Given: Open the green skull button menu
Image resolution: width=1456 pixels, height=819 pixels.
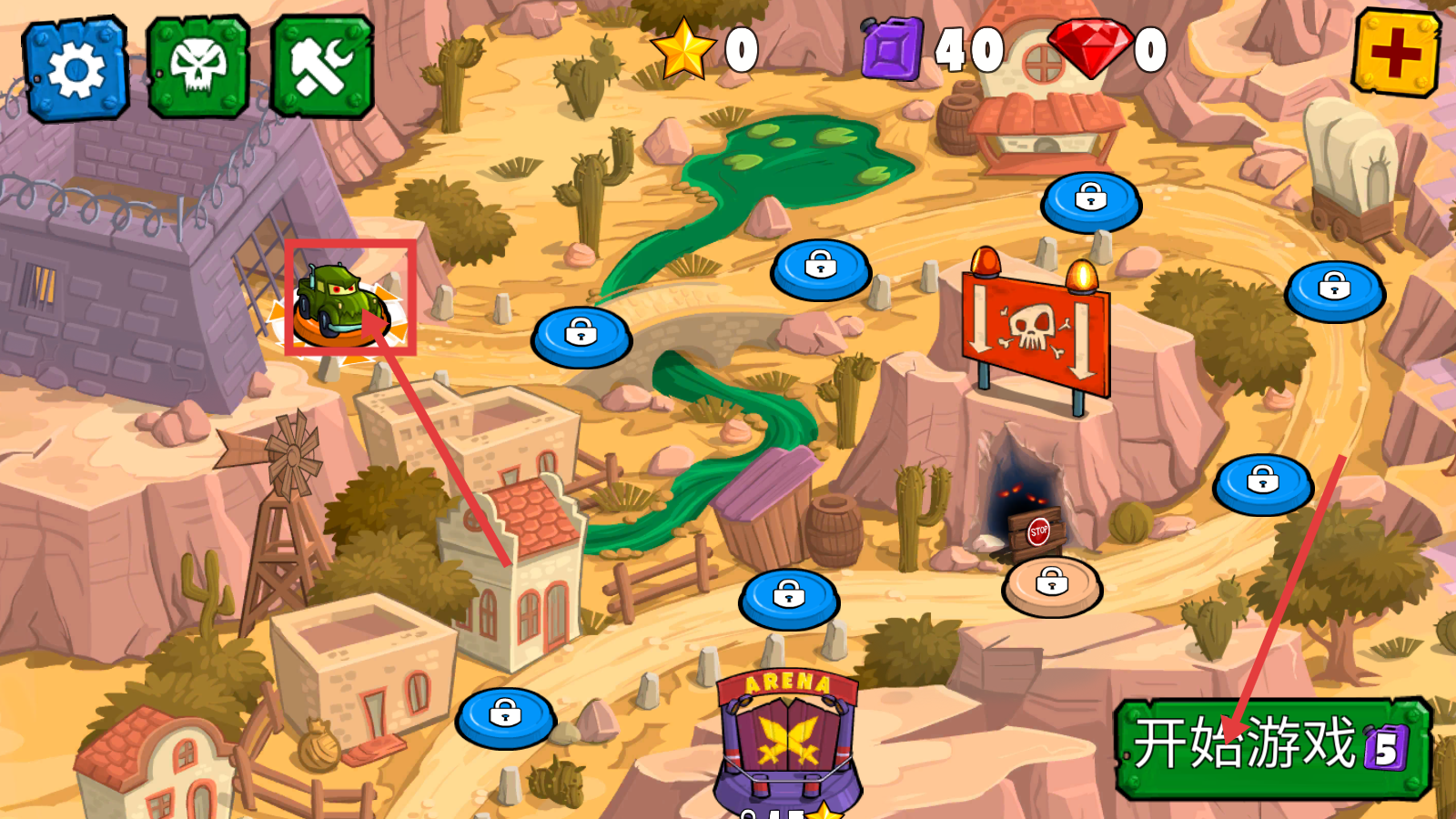Looking at the screenshot, I should point(198,66).
